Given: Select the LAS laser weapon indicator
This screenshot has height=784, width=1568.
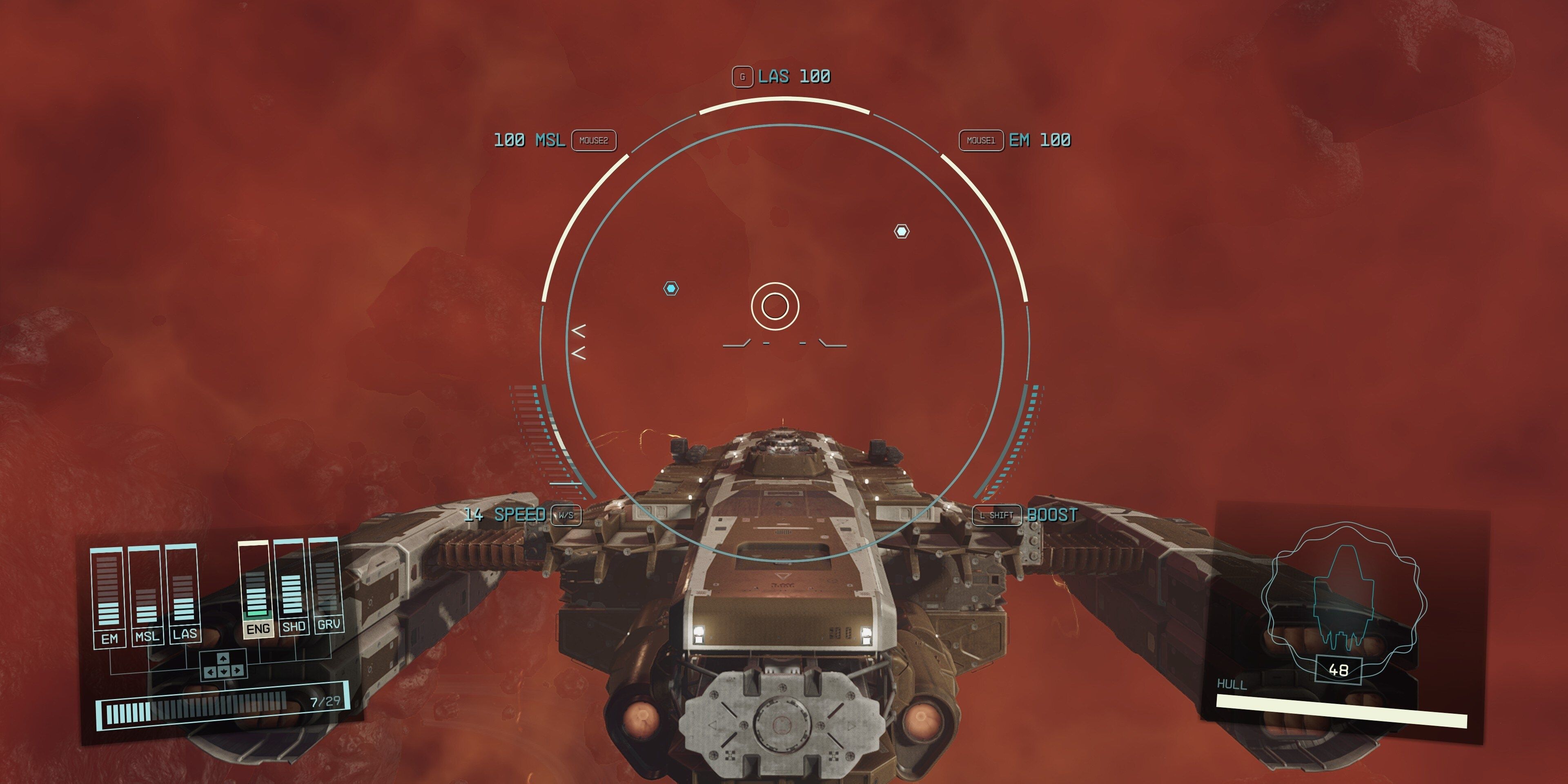Looking at the screenshot, I should pos(794,77).
